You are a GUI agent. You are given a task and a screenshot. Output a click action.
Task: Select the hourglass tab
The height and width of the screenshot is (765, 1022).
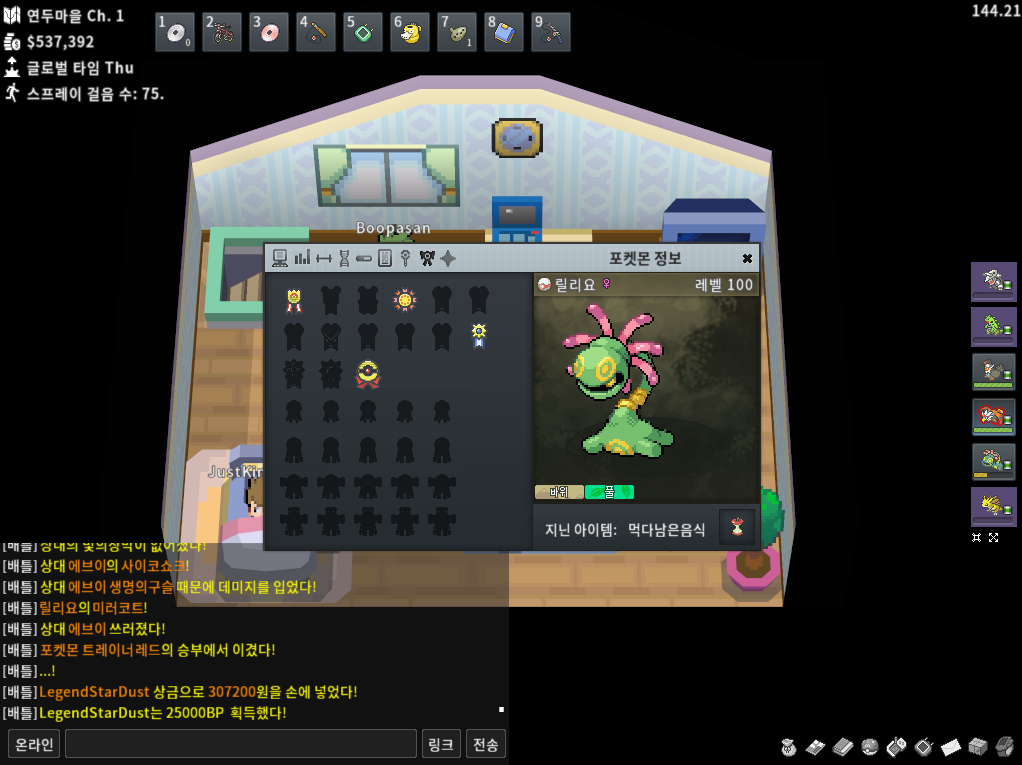(x=344, y=258)
